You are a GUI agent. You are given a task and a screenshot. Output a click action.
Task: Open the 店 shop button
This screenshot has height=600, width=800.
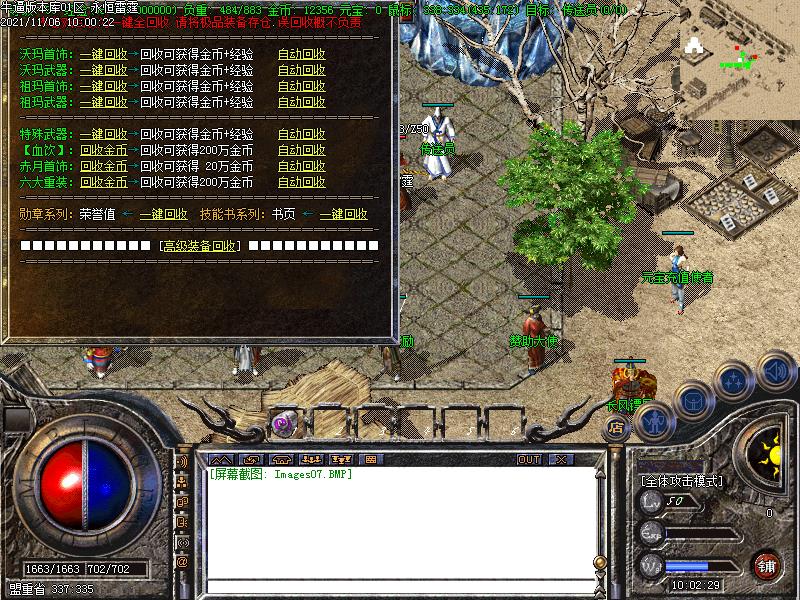tap(615, 425)
